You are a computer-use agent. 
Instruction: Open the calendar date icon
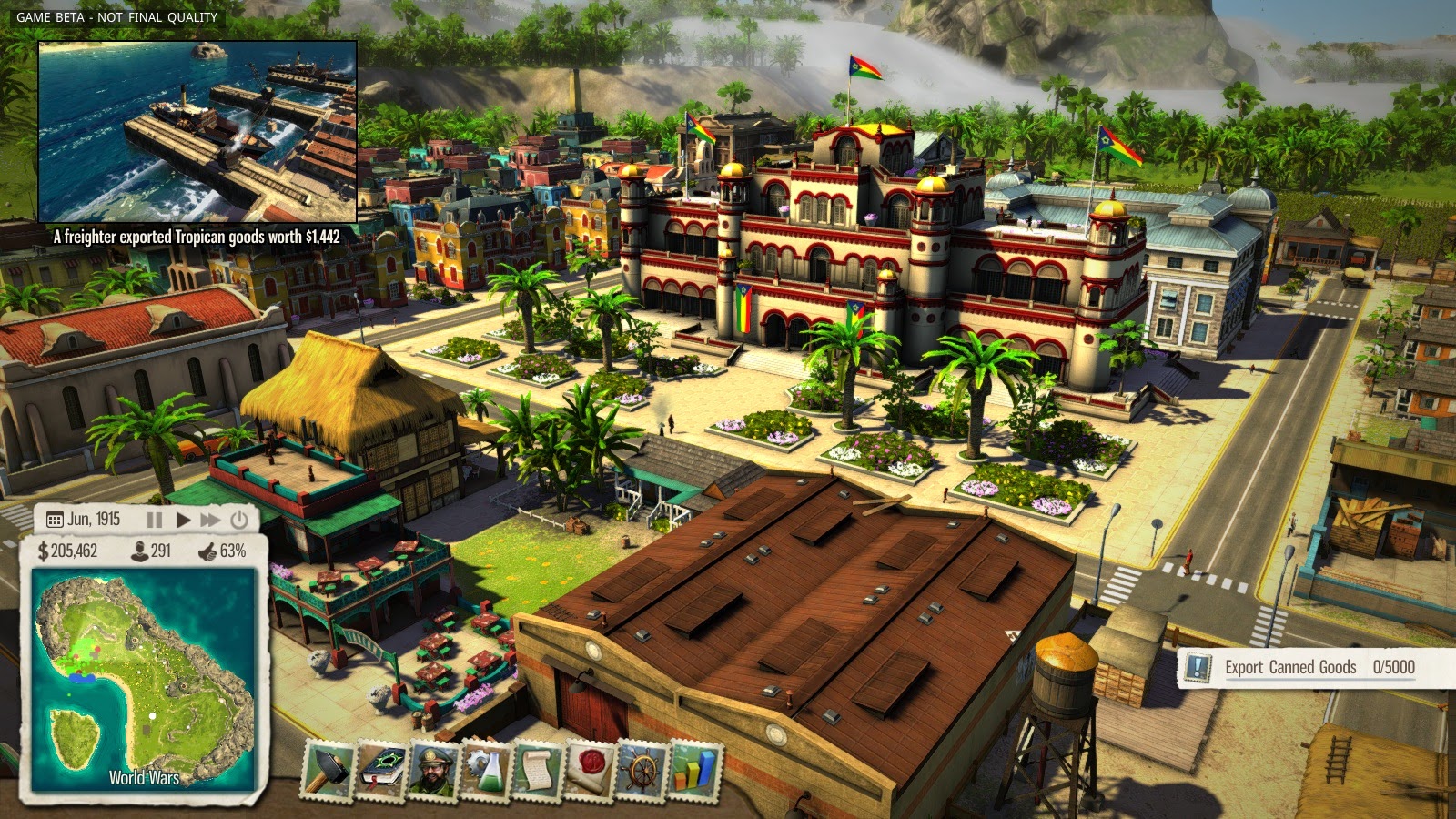(55, 520)
